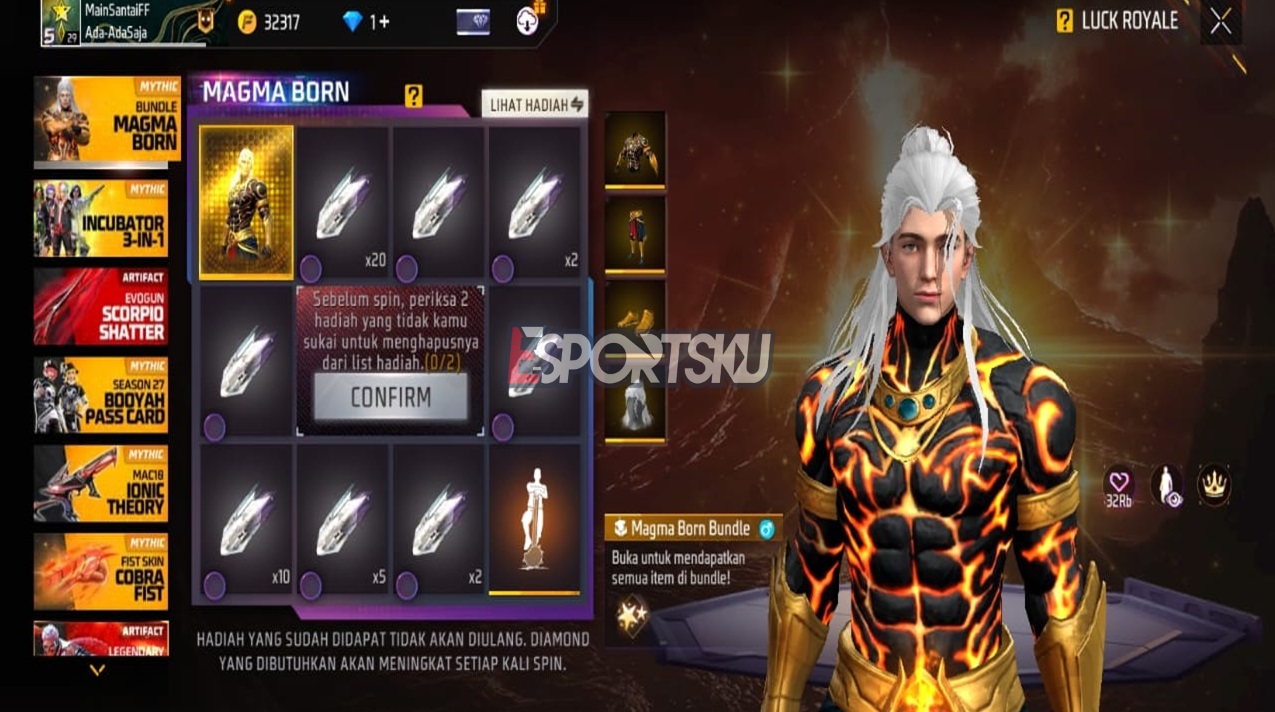
Task: Preview the bundle golden shoes thumbnail
Action: pos(634,318)
